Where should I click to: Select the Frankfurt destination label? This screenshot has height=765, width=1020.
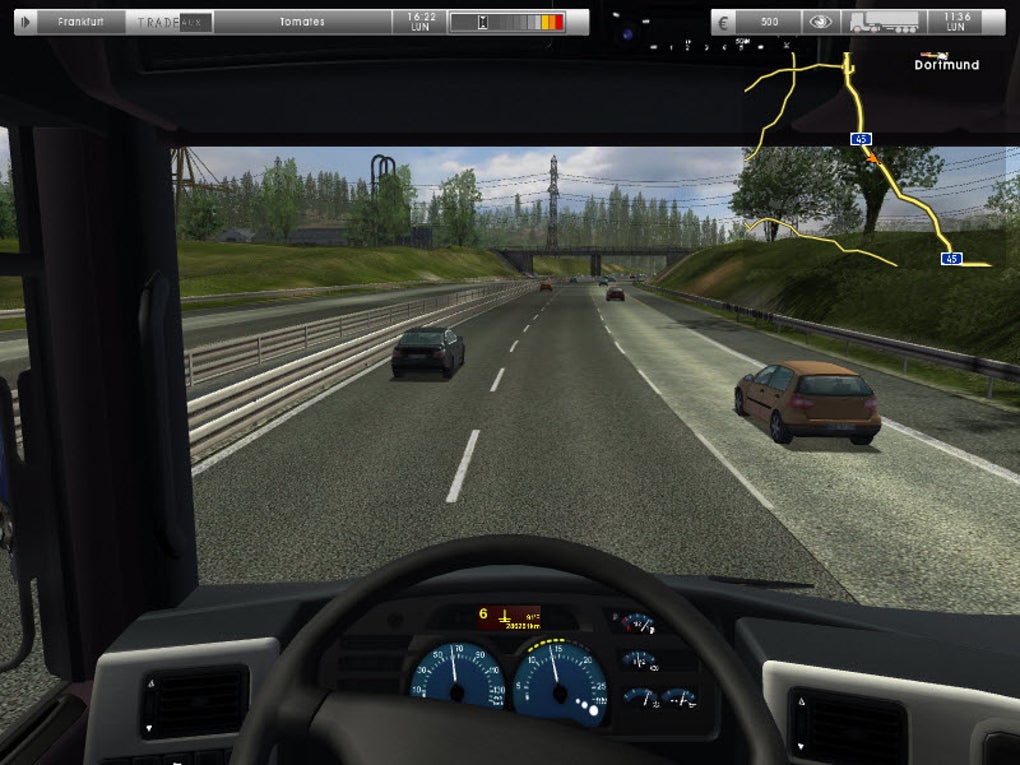coord(81,22)
